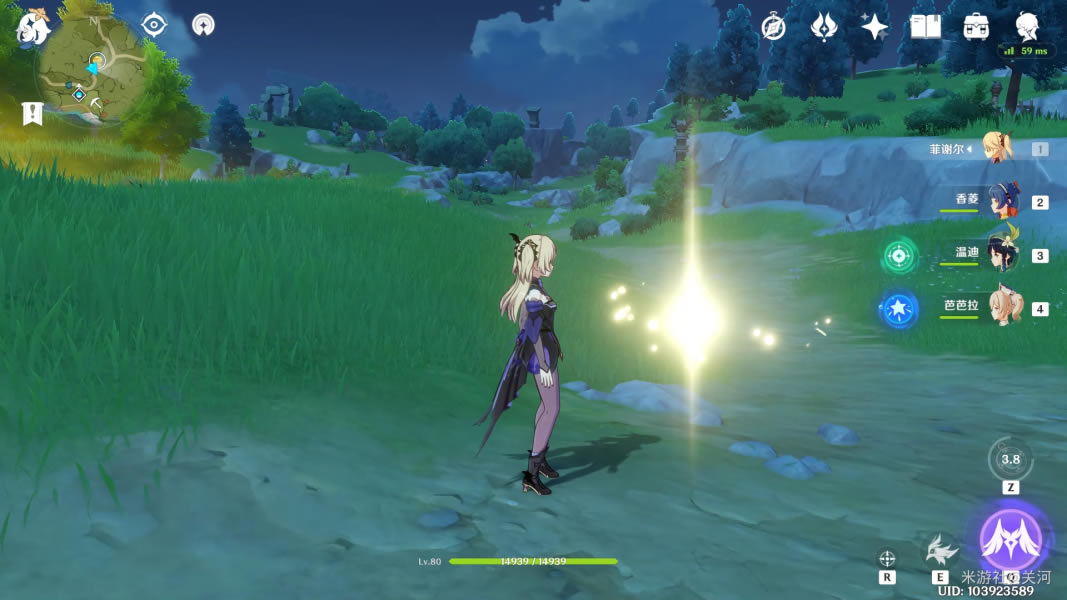Click the bookmark banner icon below the minimap
Image resolution: width=1067 pixels, height=600 pixels.
pyautogui.click(x=33, y=113)
